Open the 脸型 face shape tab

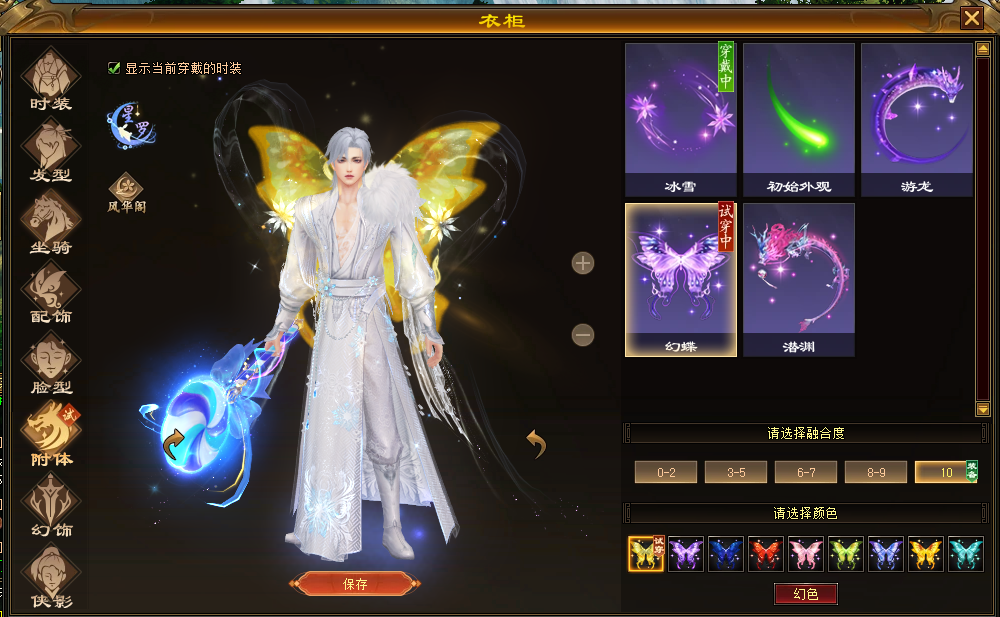(x=51, y=363)
